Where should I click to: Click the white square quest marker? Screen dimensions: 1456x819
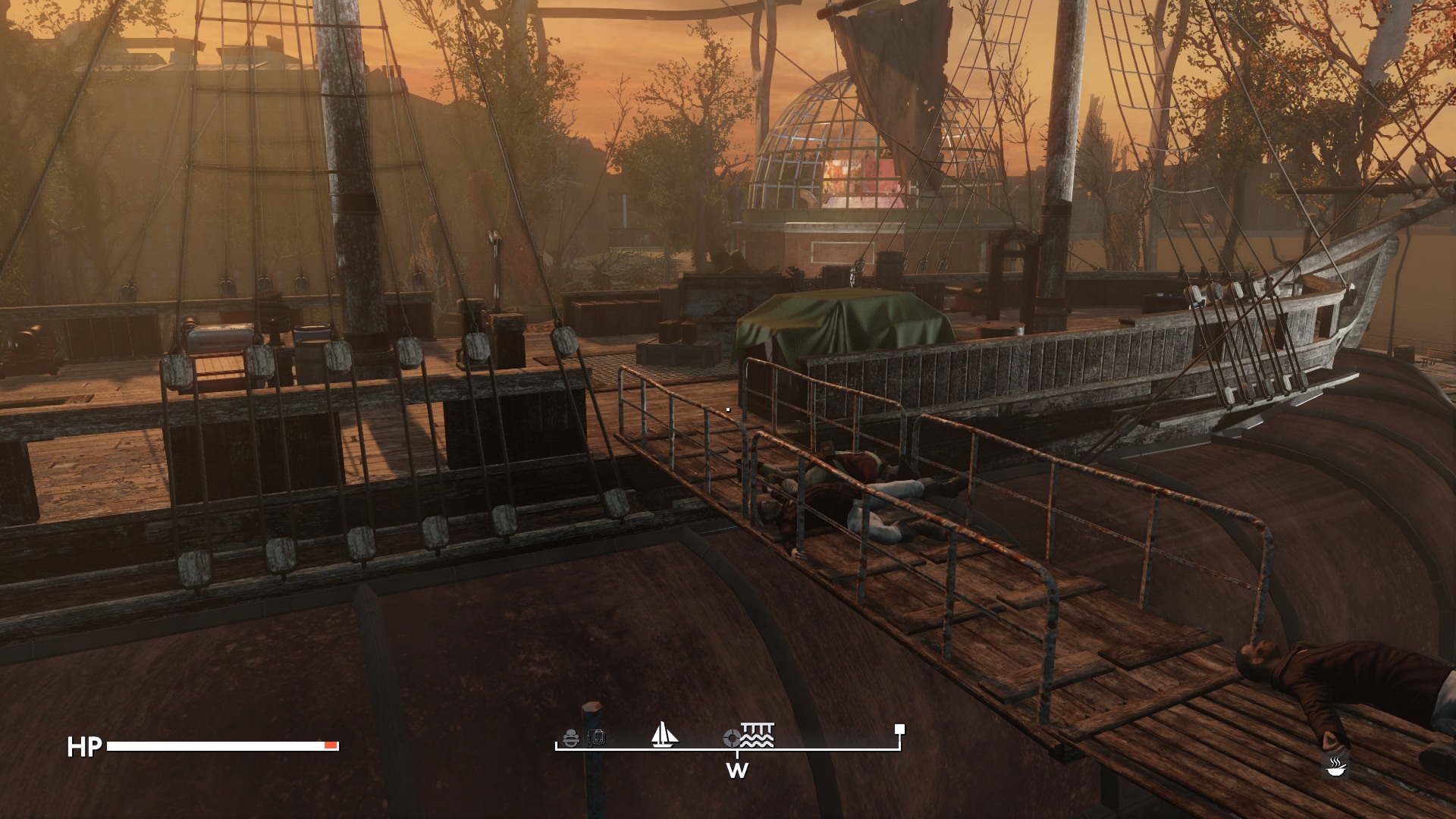tap(899, 730)
